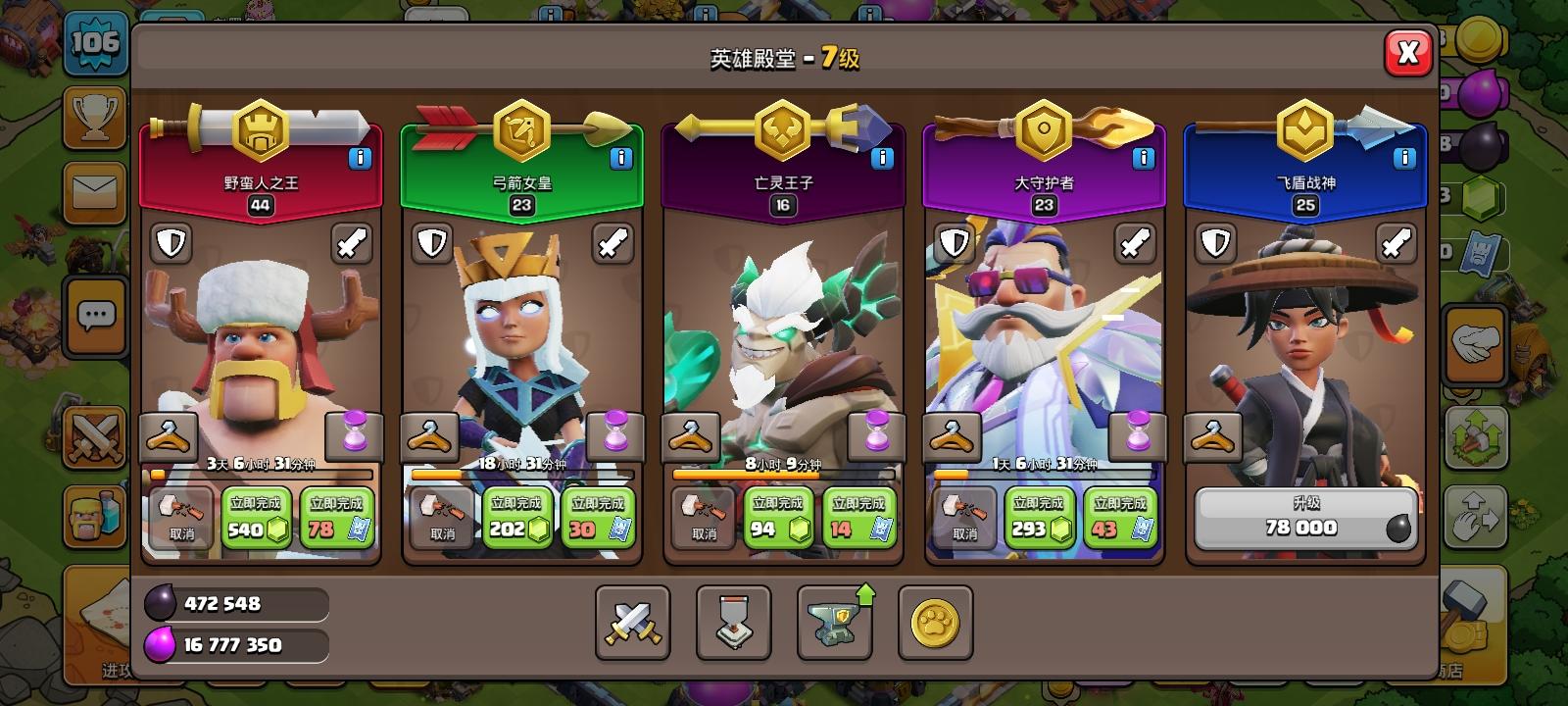Viewport: 1568px width, 706px height.
Task: Toggle 大守护者 shield mode
Action: (953, 243)
